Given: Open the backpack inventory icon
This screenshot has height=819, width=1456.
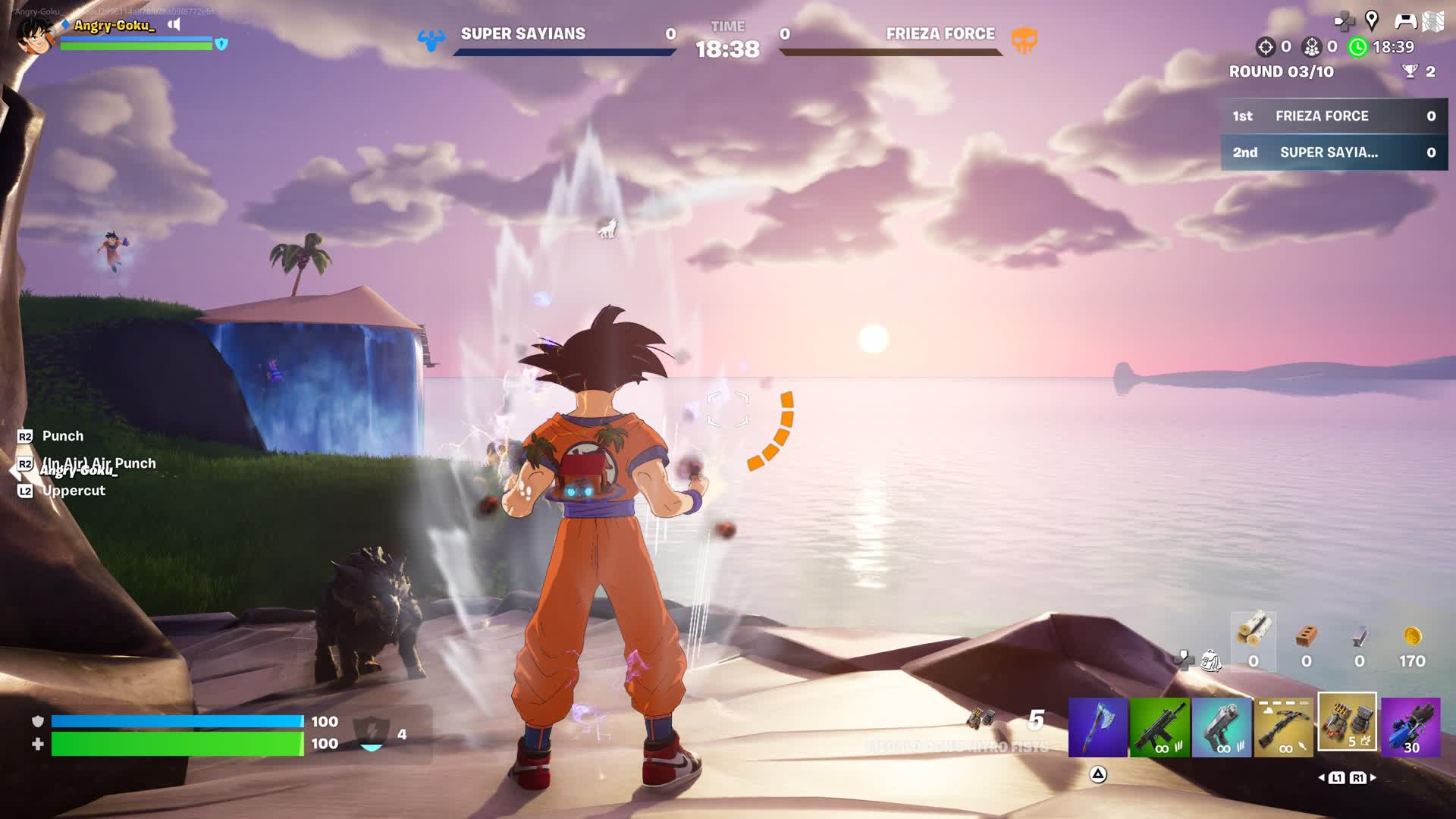Looking at the screenshot, I should pyautogui.click(x=1211, y=661).
